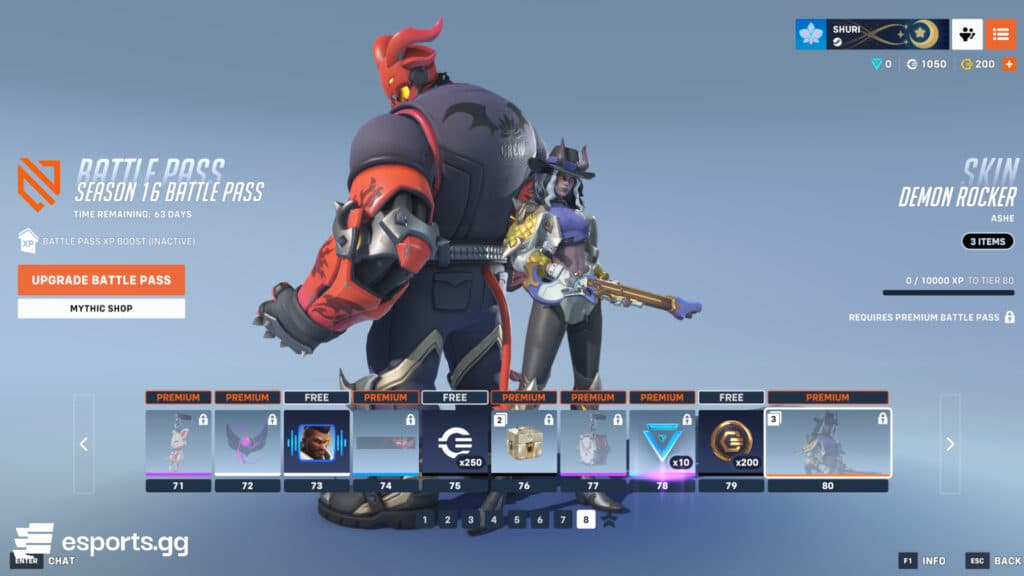This screenshot has height=576, width=1024.
Task: Select the tier 73 voice line reward
Action: pyautogui.click(x=316, y=441)
